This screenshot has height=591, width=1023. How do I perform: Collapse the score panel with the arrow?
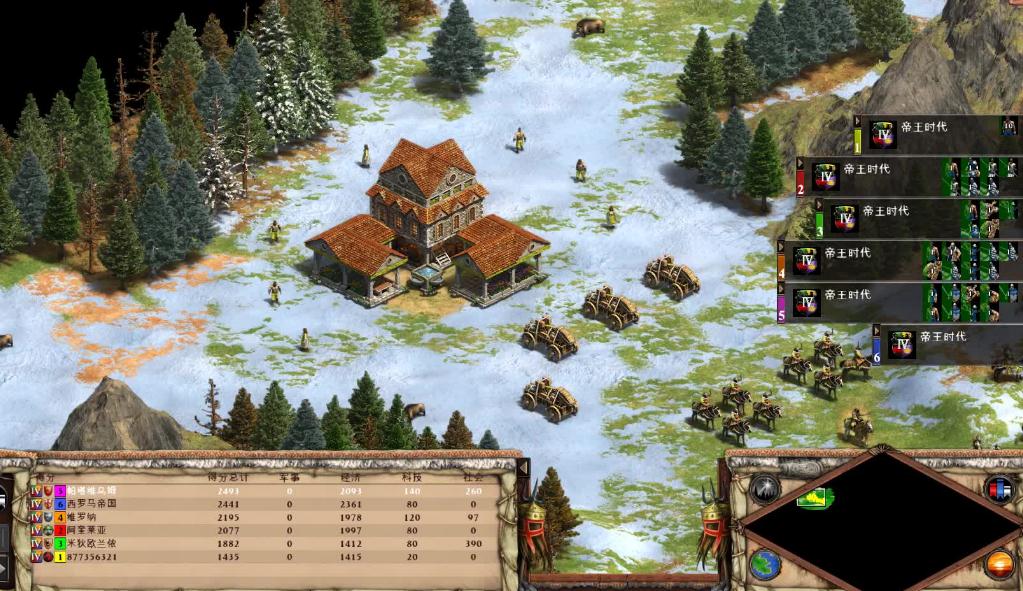pos(521,466)
